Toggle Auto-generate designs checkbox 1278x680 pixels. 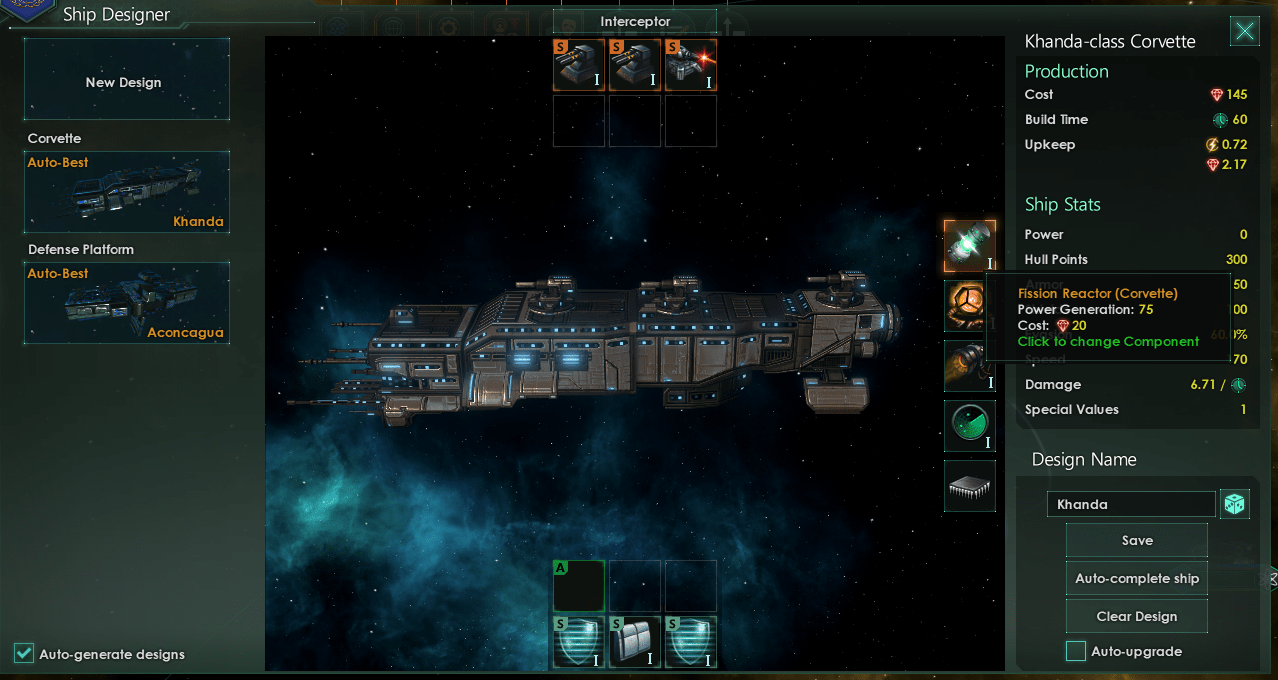coord(24,654)
